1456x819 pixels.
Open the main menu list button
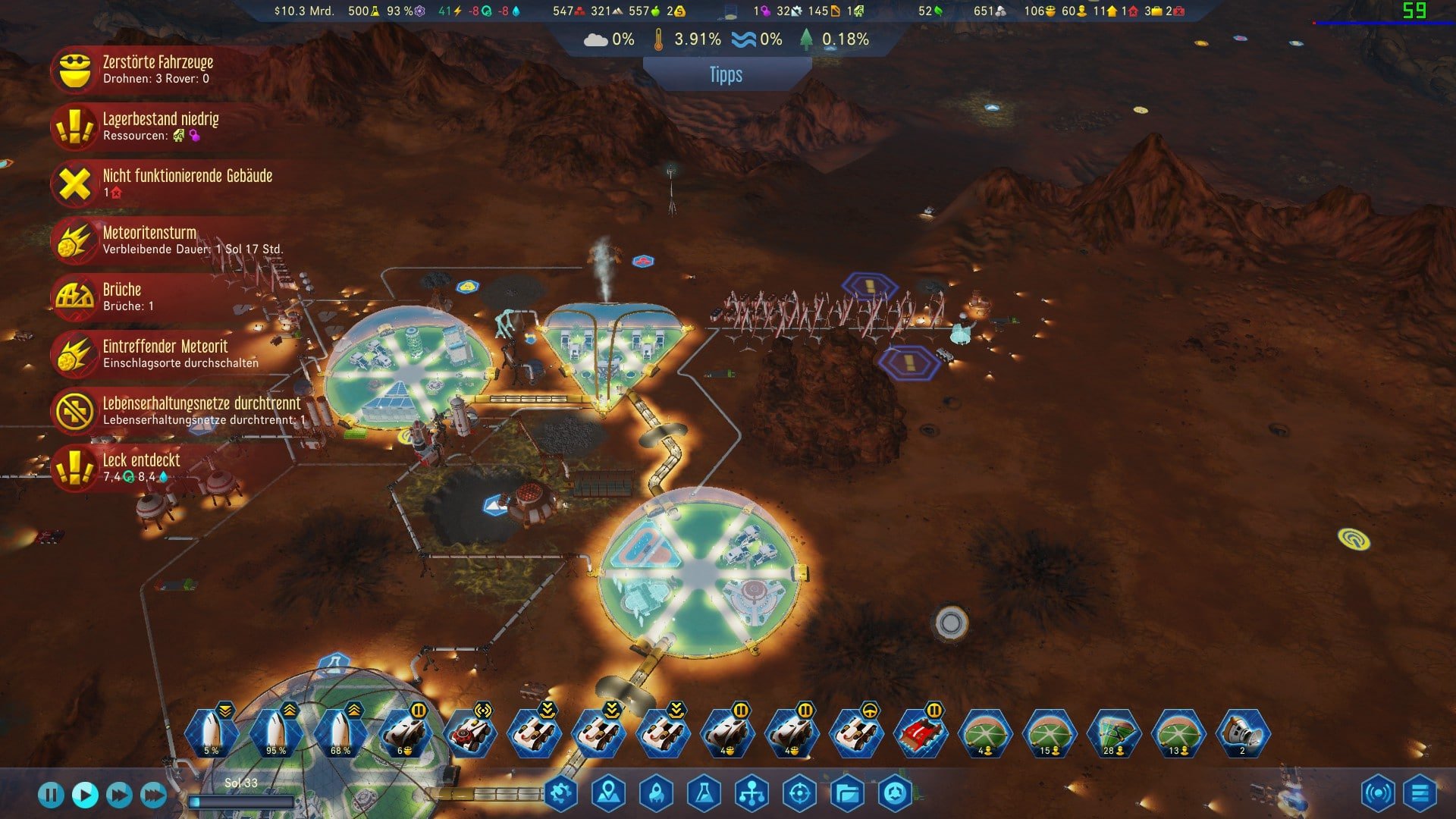point(1420,794)
